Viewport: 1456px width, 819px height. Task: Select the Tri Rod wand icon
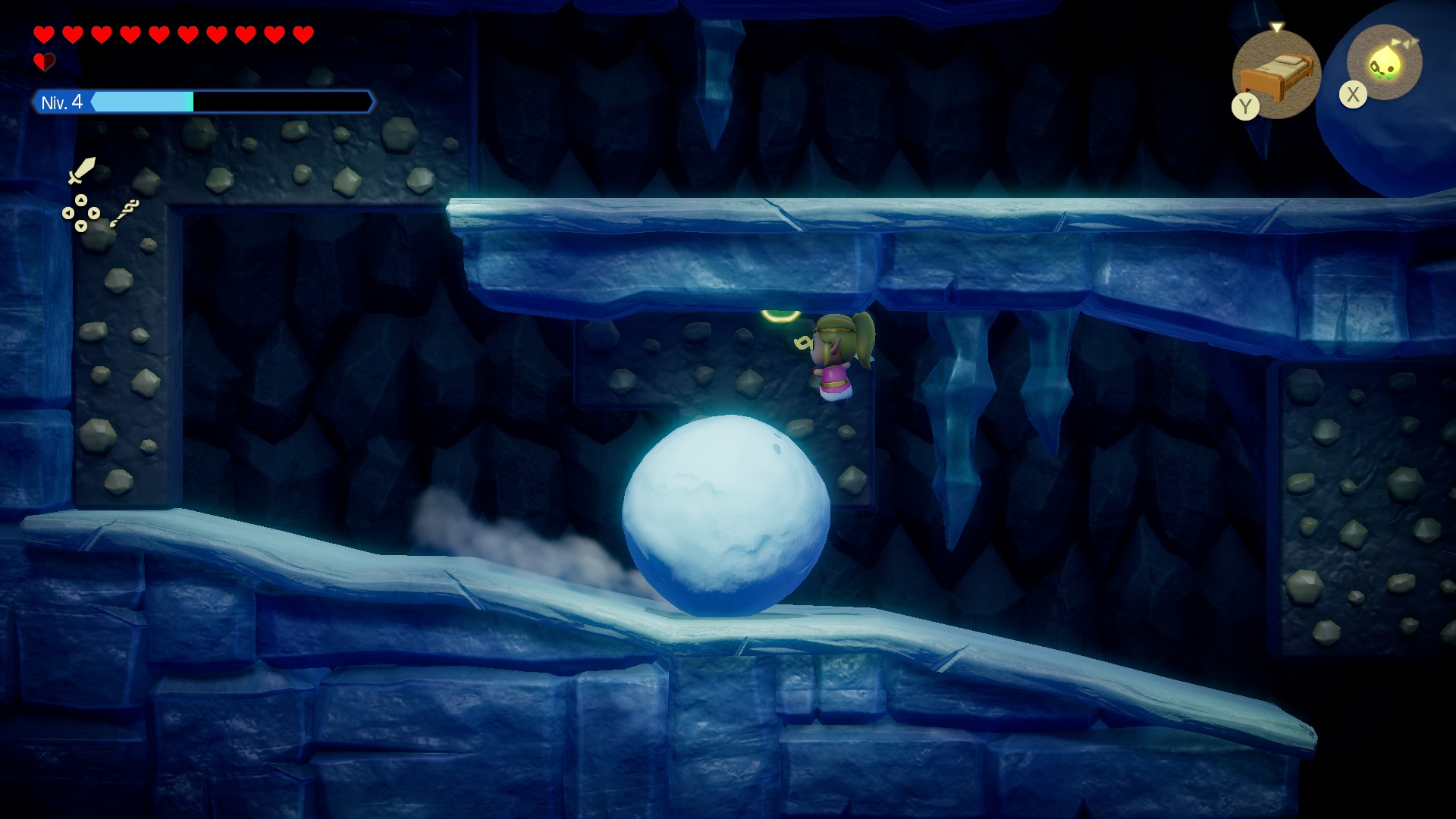tap(124, 213)
